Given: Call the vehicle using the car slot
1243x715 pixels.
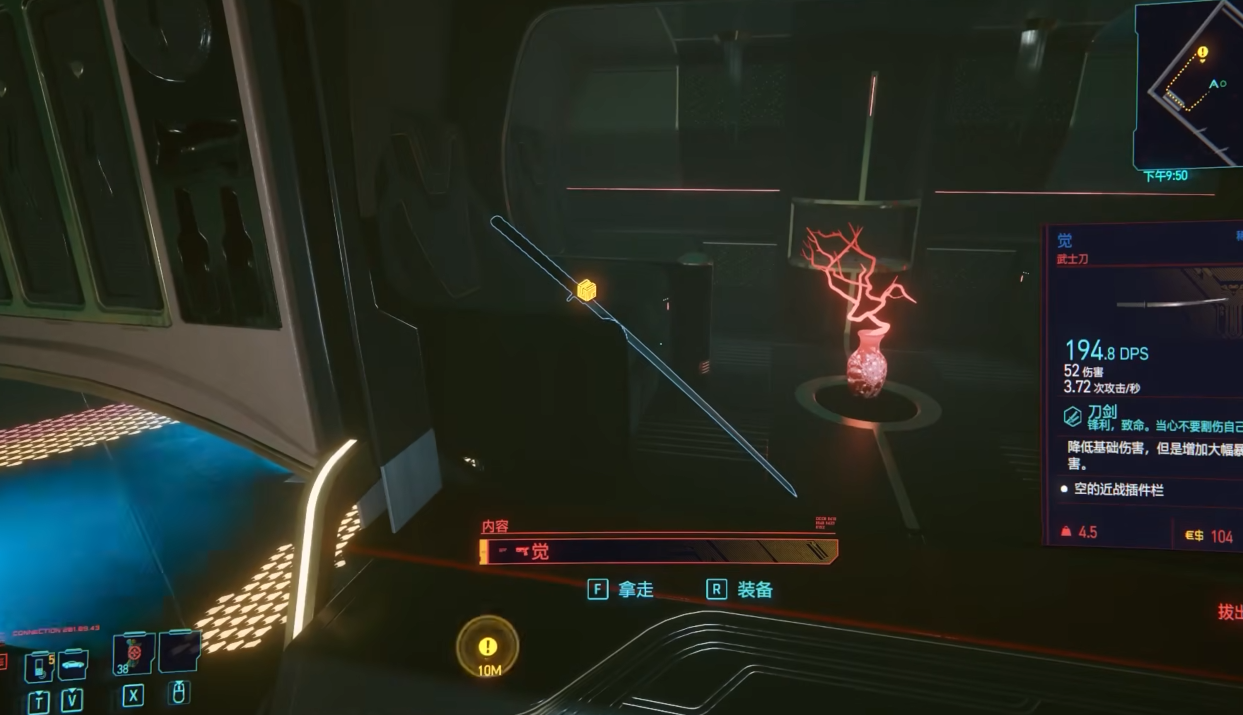Looking at the screenshot, I should (72, 665).
